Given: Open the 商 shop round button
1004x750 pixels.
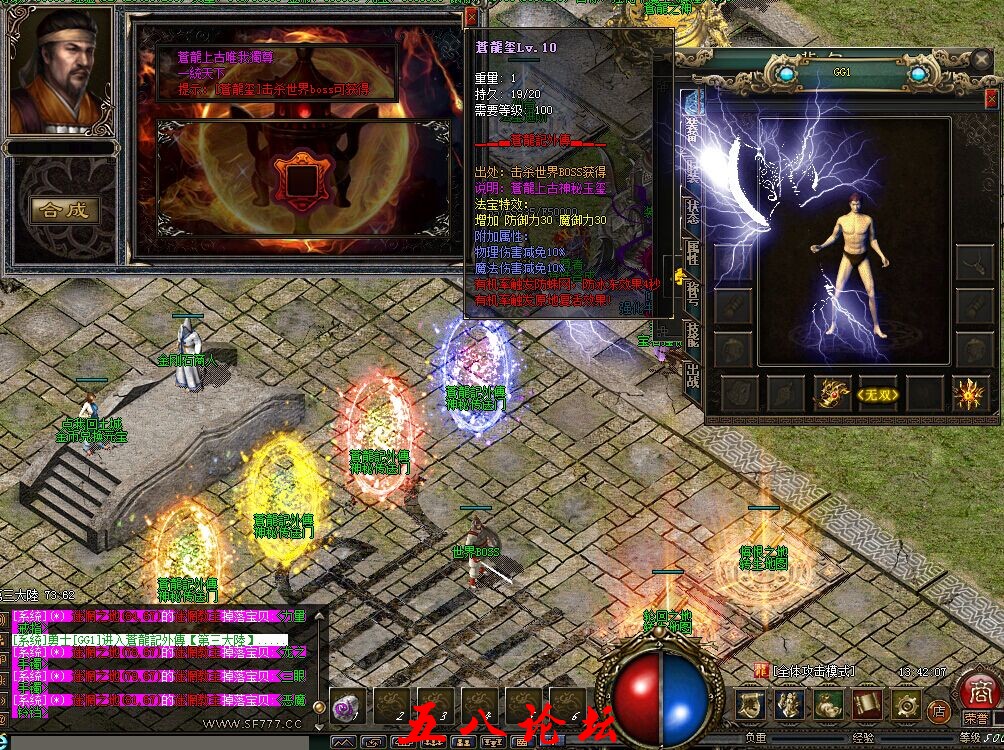Looking at the screenshot, I should pos(975,691).
